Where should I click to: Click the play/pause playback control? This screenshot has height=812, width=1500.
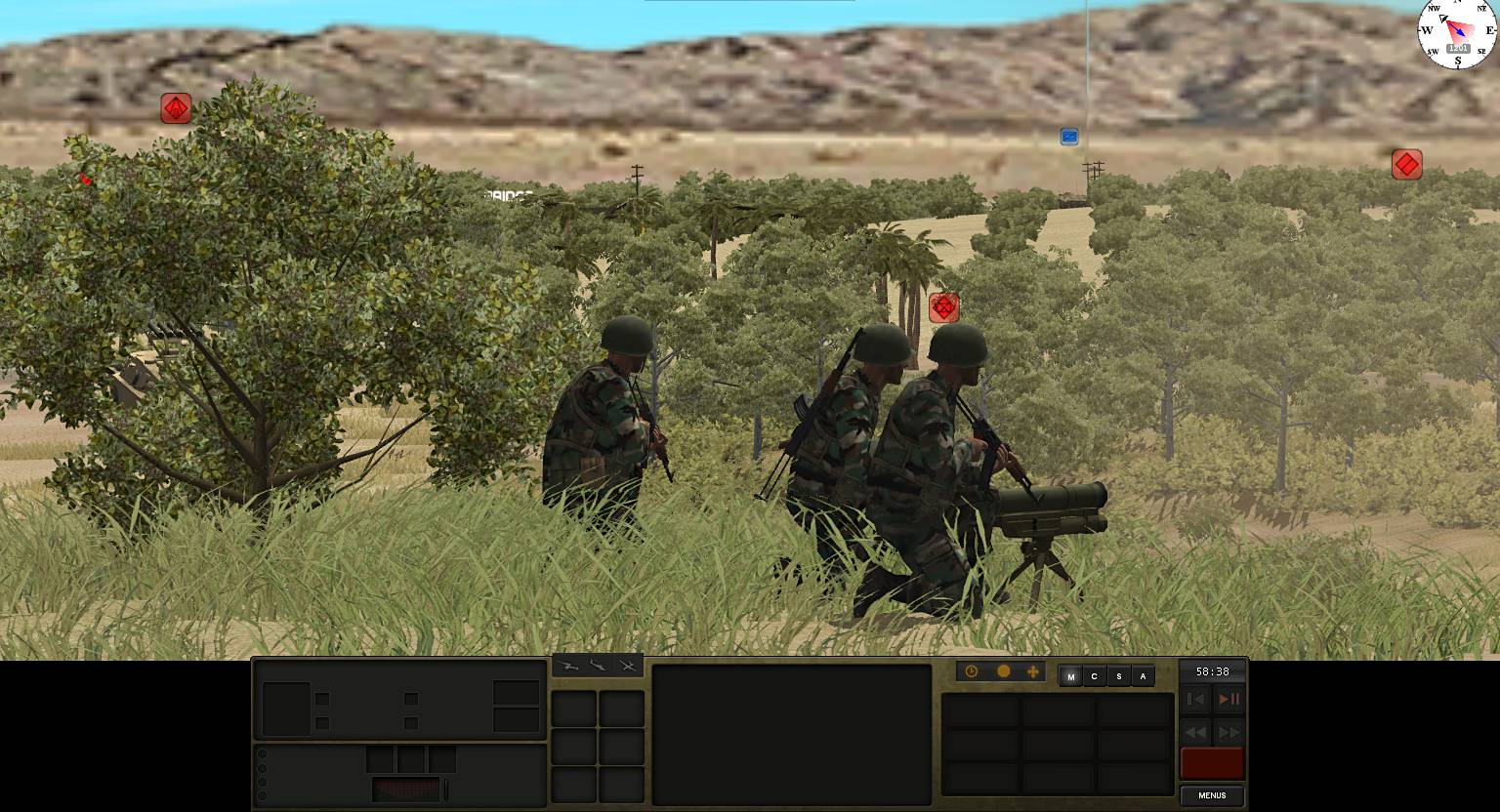[1229, 699]
